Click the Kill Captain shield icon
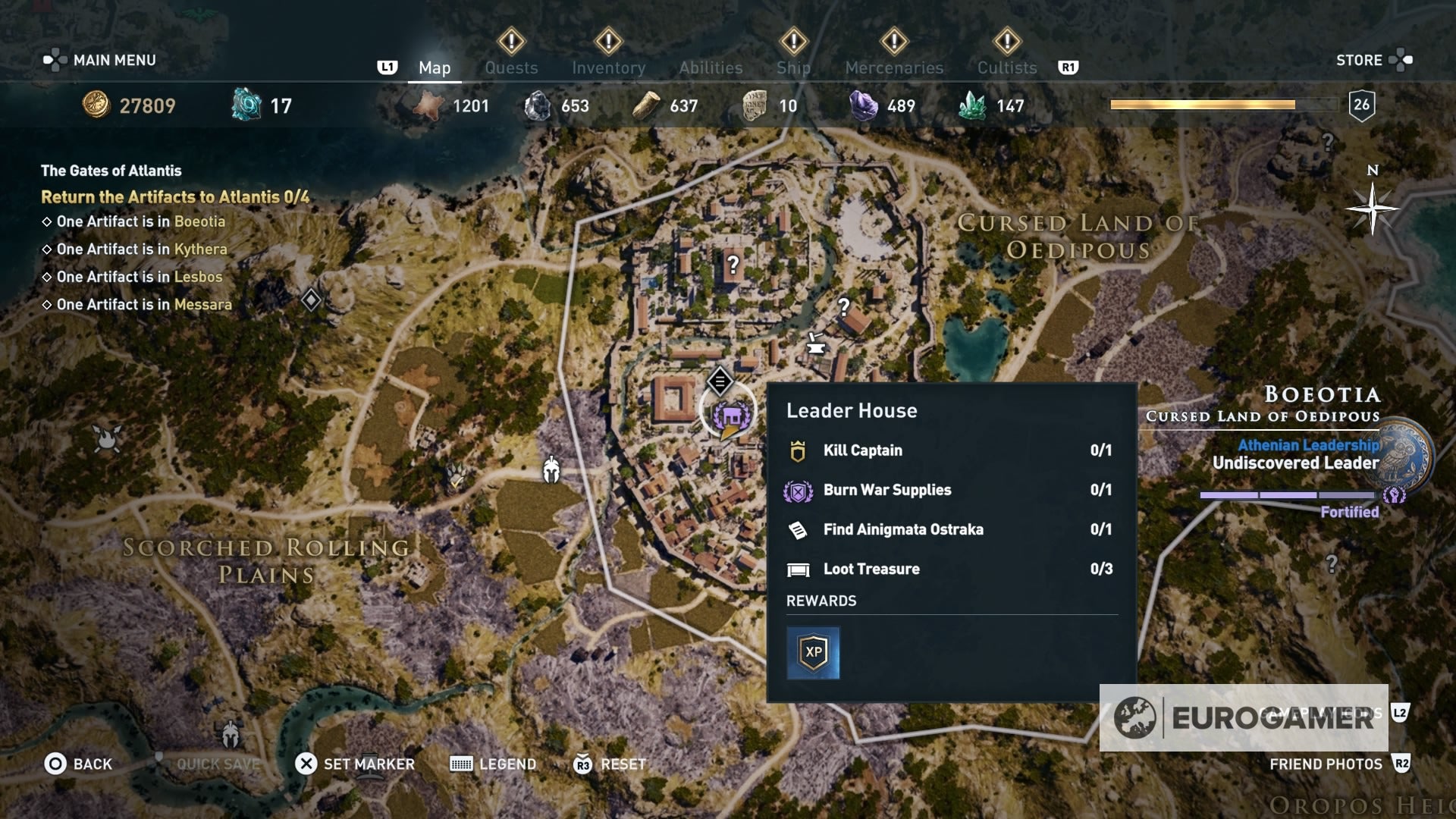The image size is (1456, 819). tap(799, 450)
